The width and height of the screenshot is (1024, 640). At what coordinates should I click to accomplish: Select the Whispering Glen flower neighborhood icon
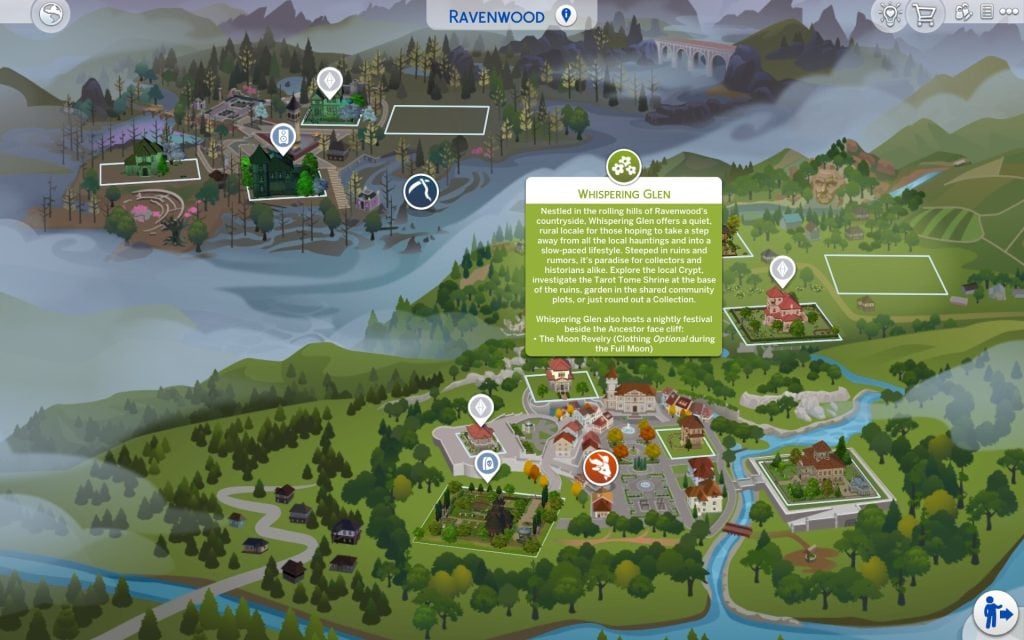coord(624,163)
